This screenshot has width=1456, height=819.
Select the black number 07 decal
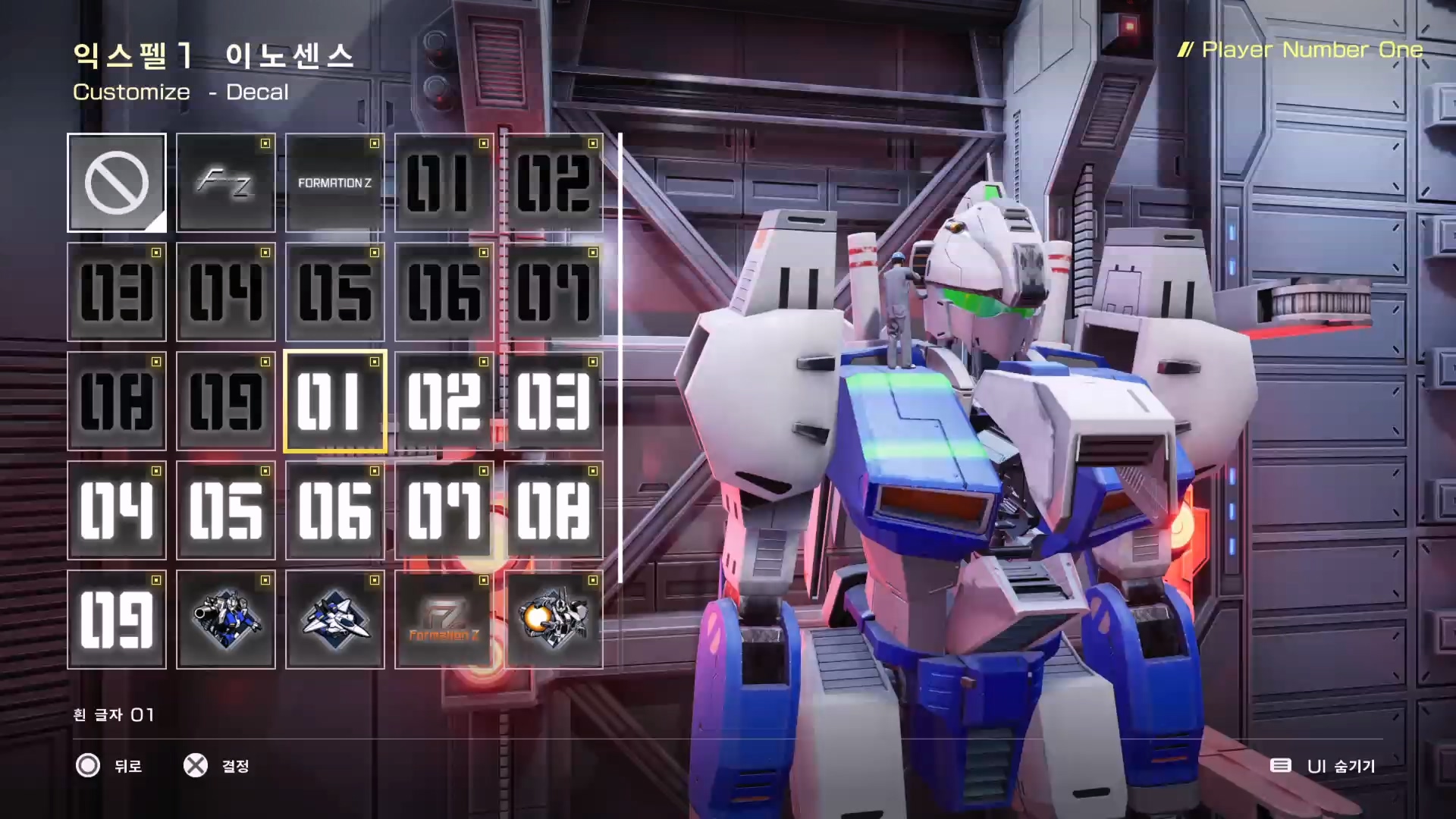click(554, 292)
